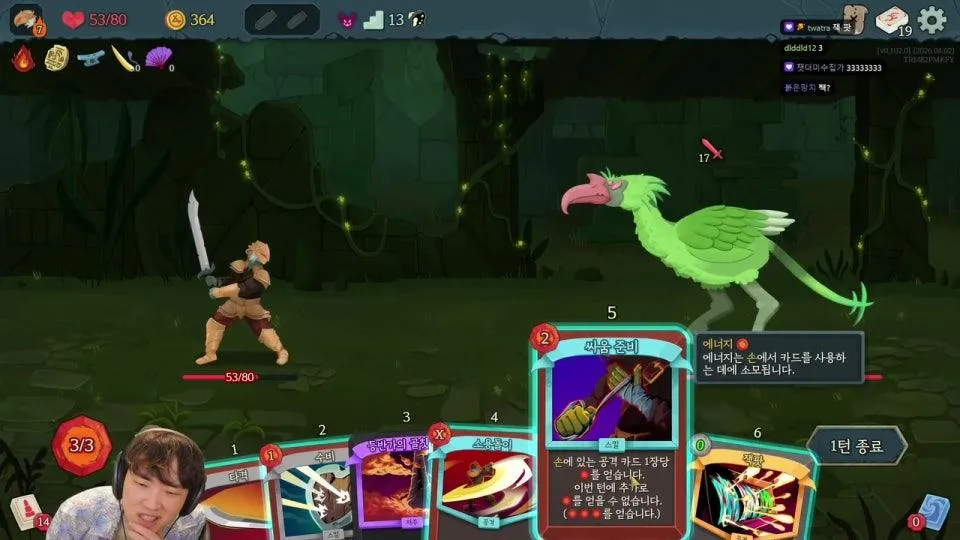Inspect the purple fan relic
The image size is (960, 540).
tap(158, 58)
